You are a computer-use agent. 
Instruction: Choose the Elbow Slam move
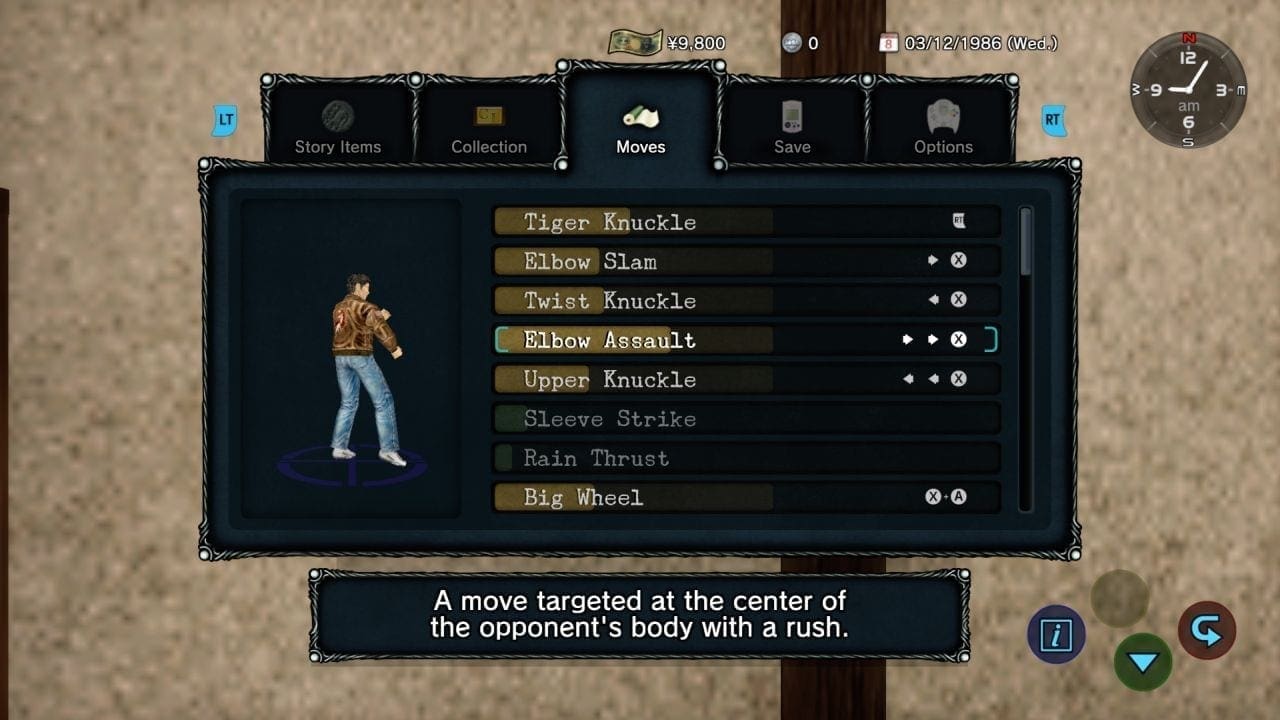(746, 261)
